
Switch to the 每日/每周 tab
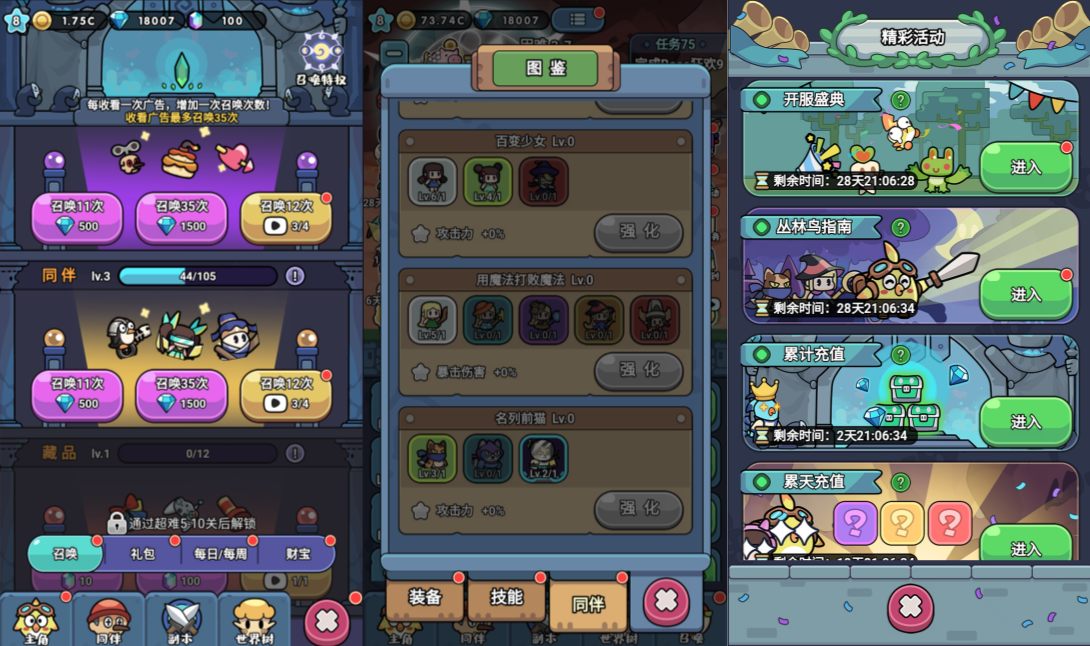tap(220, 553)
